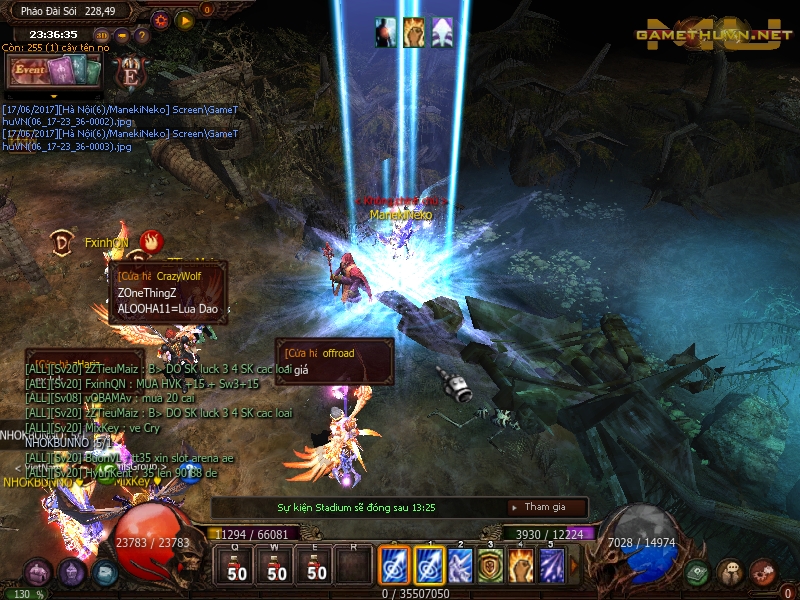The height and width of the screenshot is (600, 800).
Task: Toggle the 3D view button
Action: [x=103, y=35]
